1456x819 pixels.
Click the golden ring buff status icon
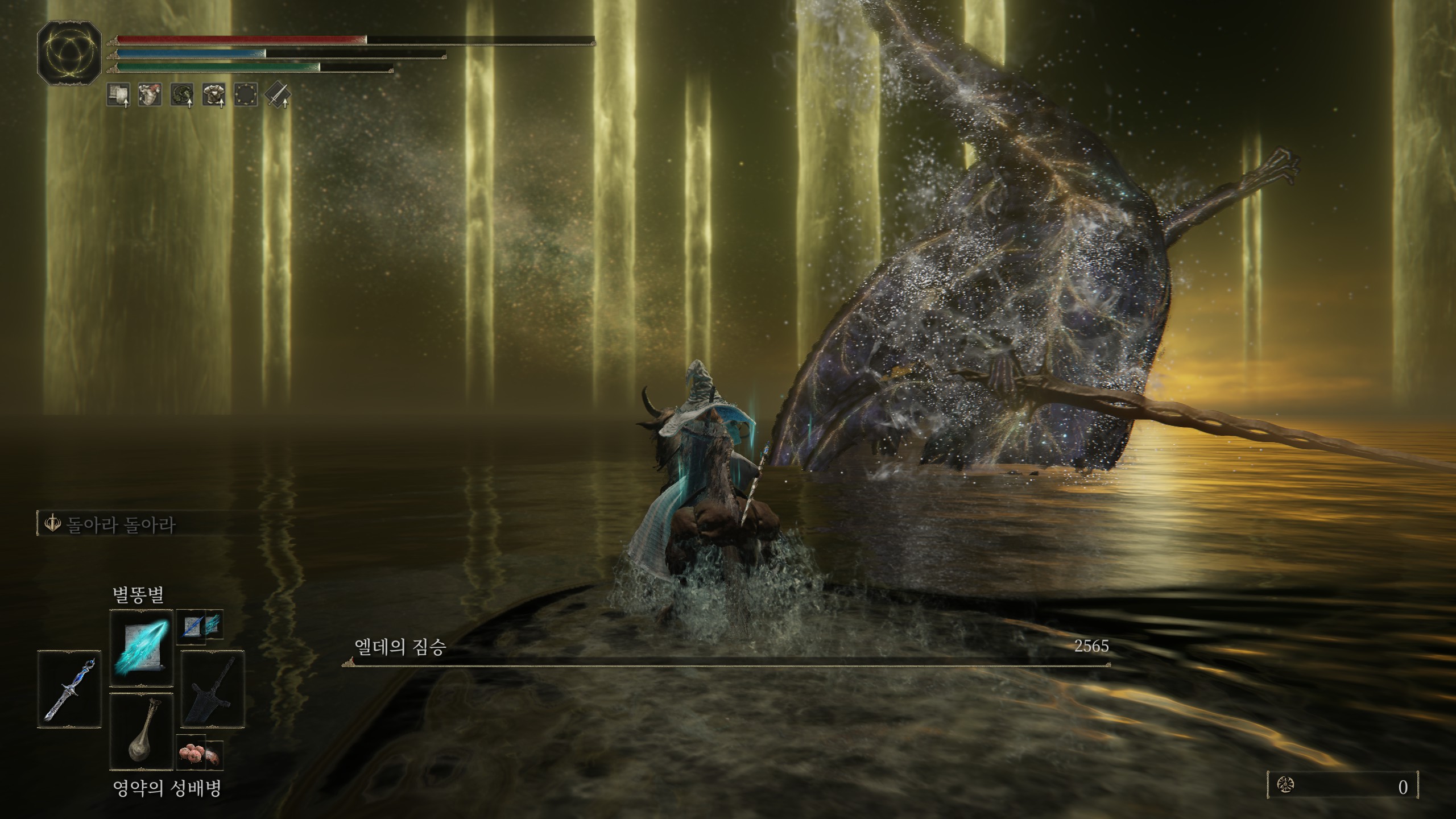tap(246, 95)
